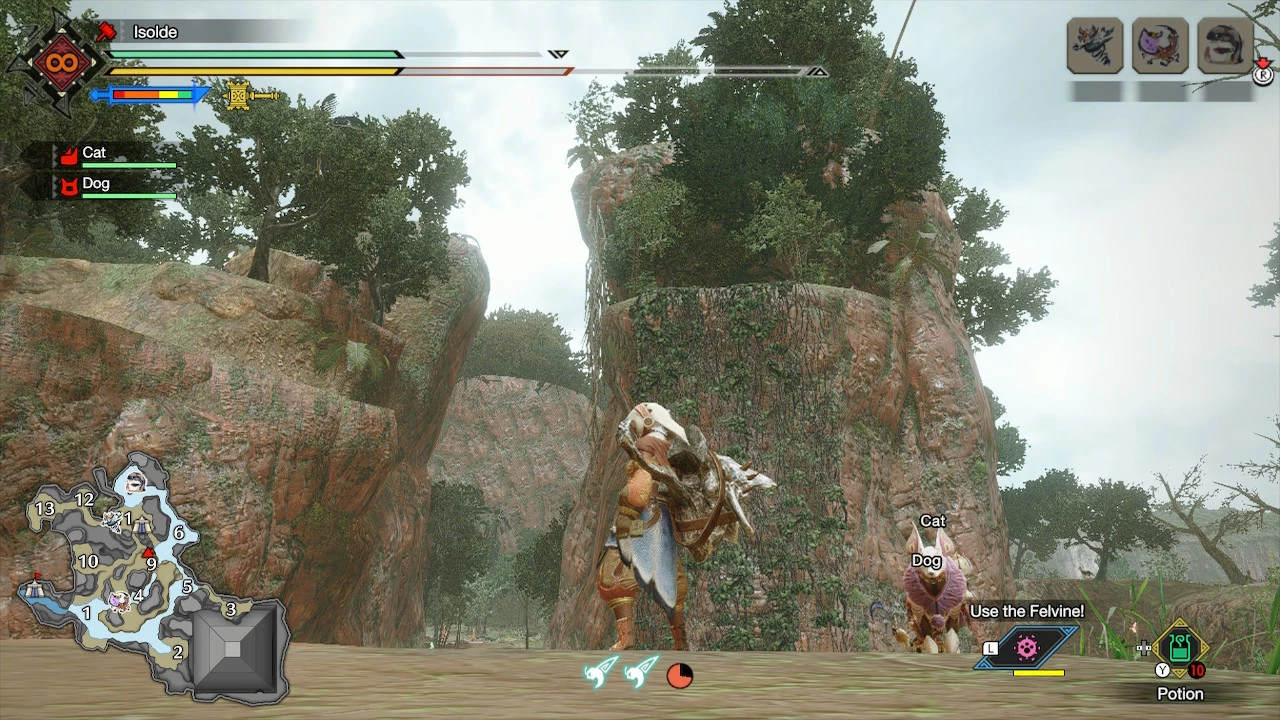Click the orange Wirebug cooldown circle

click(x=680, y=676)
